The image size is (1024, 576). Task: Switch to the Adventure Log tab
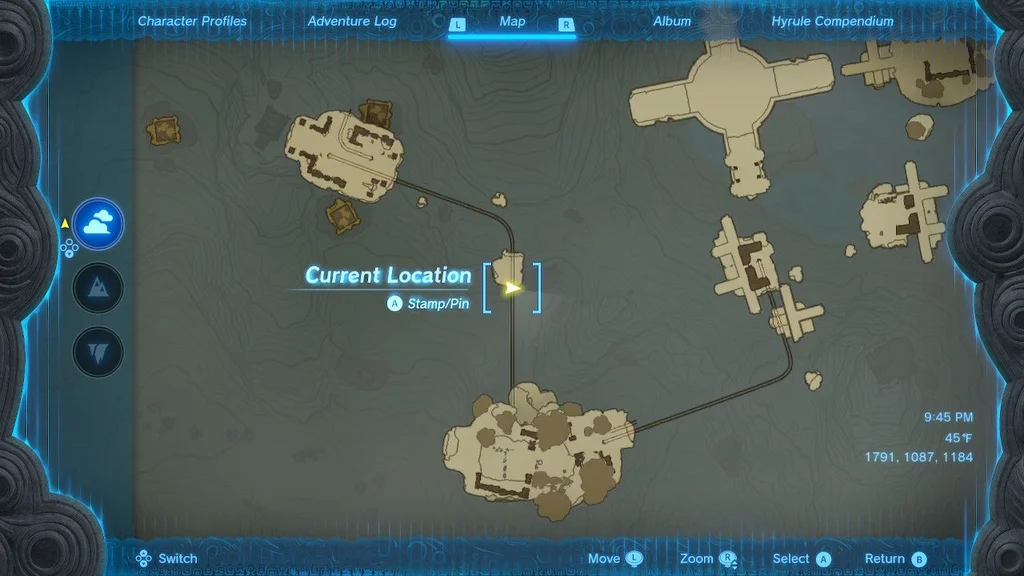(x=352, y=21)
